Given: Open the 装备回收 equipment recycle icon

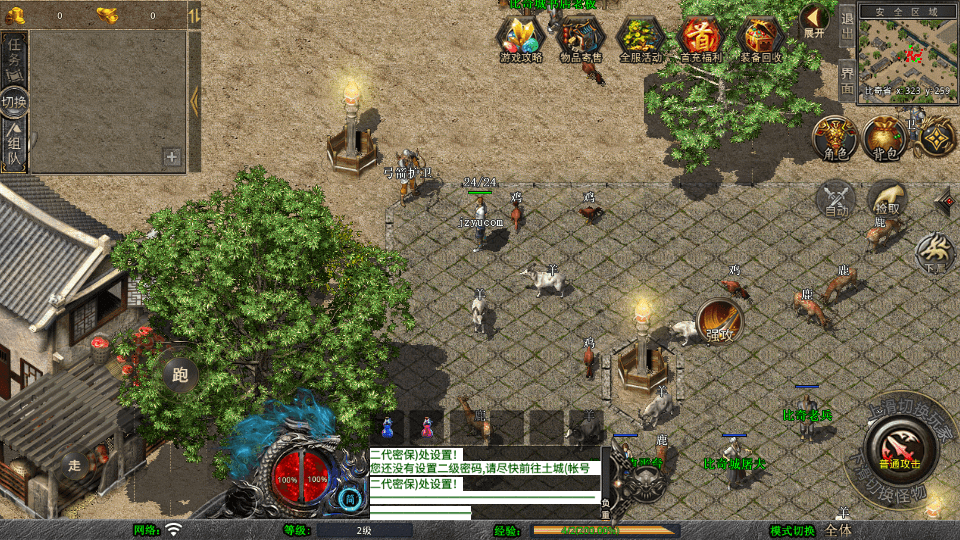Looking at the screenshot, I should point(761,40).
